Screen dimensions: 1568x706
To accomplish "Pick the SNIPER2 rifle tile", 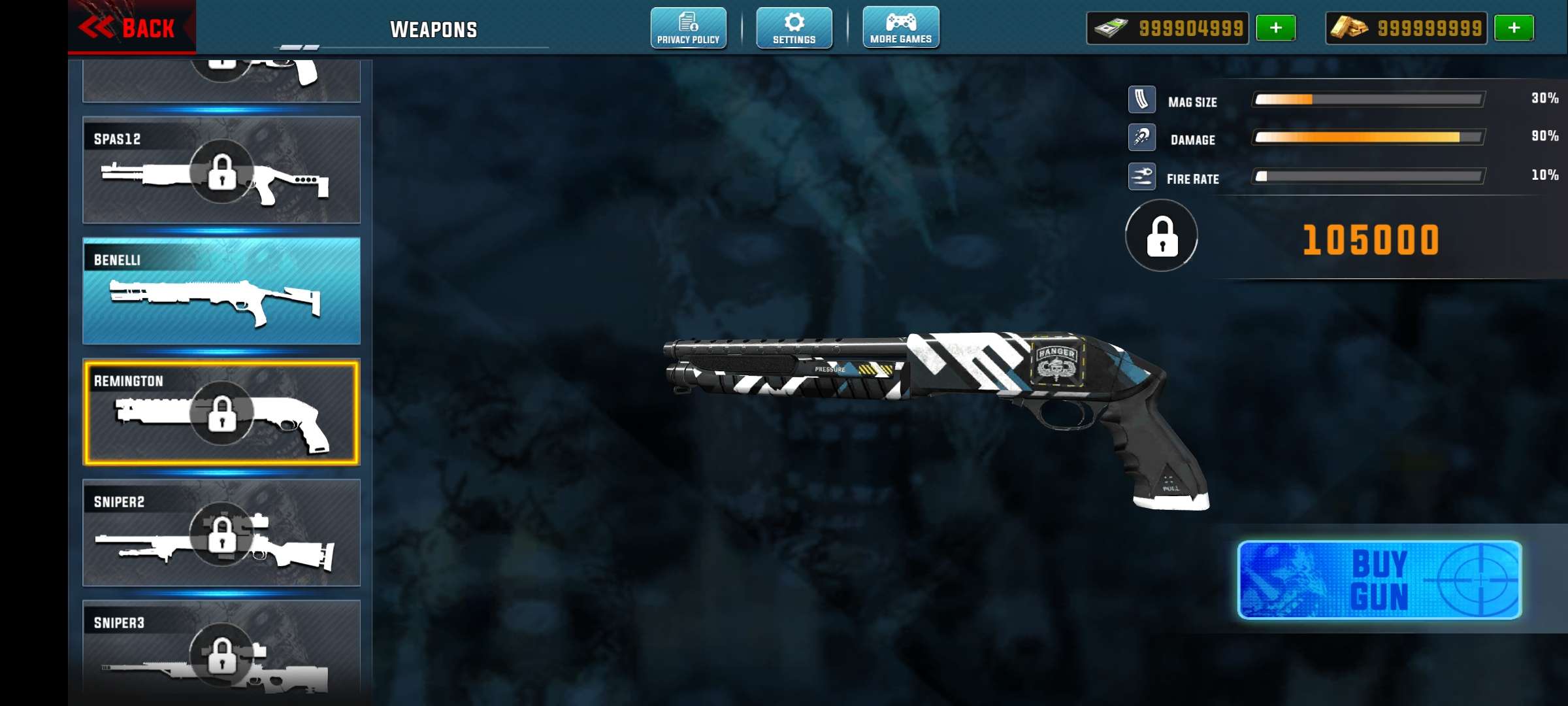I will 221,533.
